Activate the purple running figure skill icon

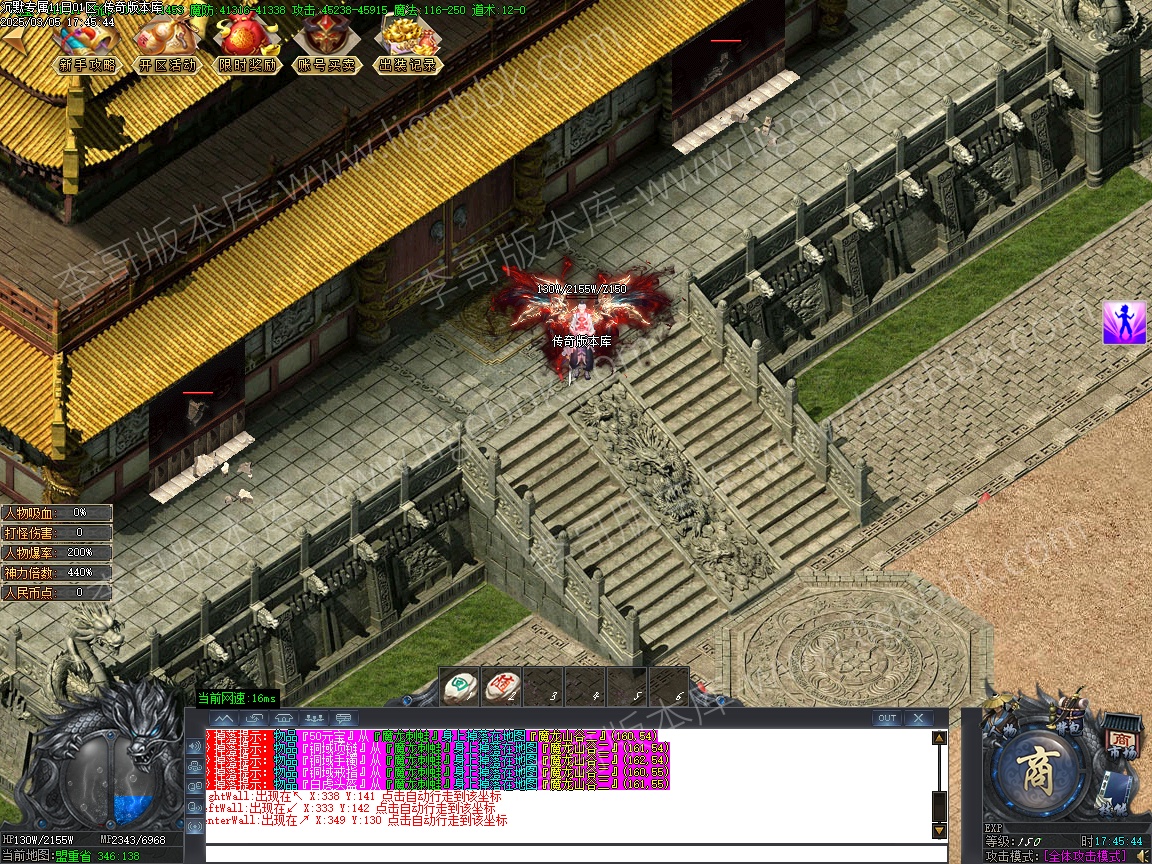tap(1124, 323)
